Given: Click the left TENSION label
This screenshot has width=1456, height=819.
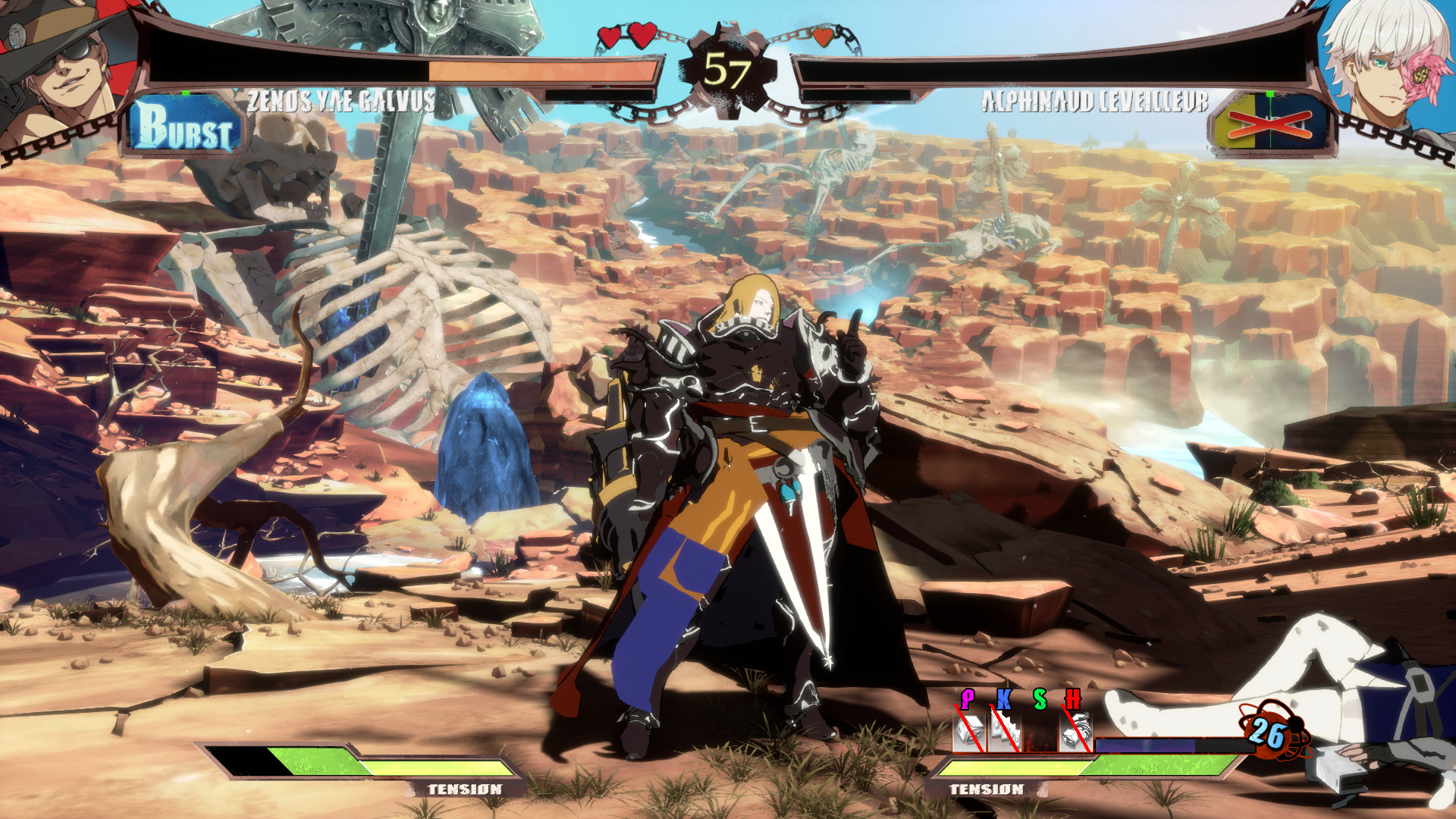Looking at the screenshot, I should point(465,789).
